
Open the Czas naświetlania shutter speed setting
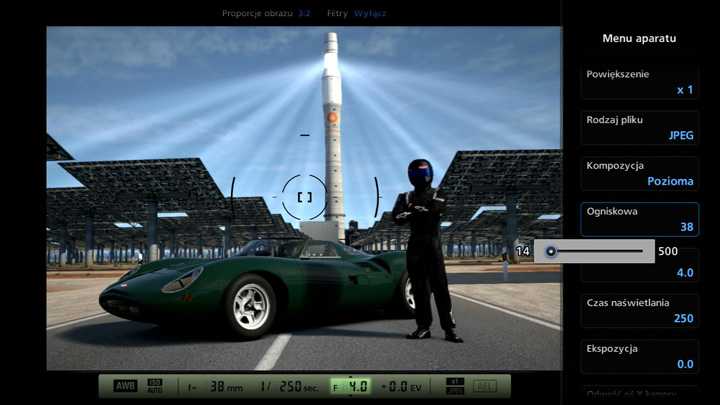click(640, 310)
